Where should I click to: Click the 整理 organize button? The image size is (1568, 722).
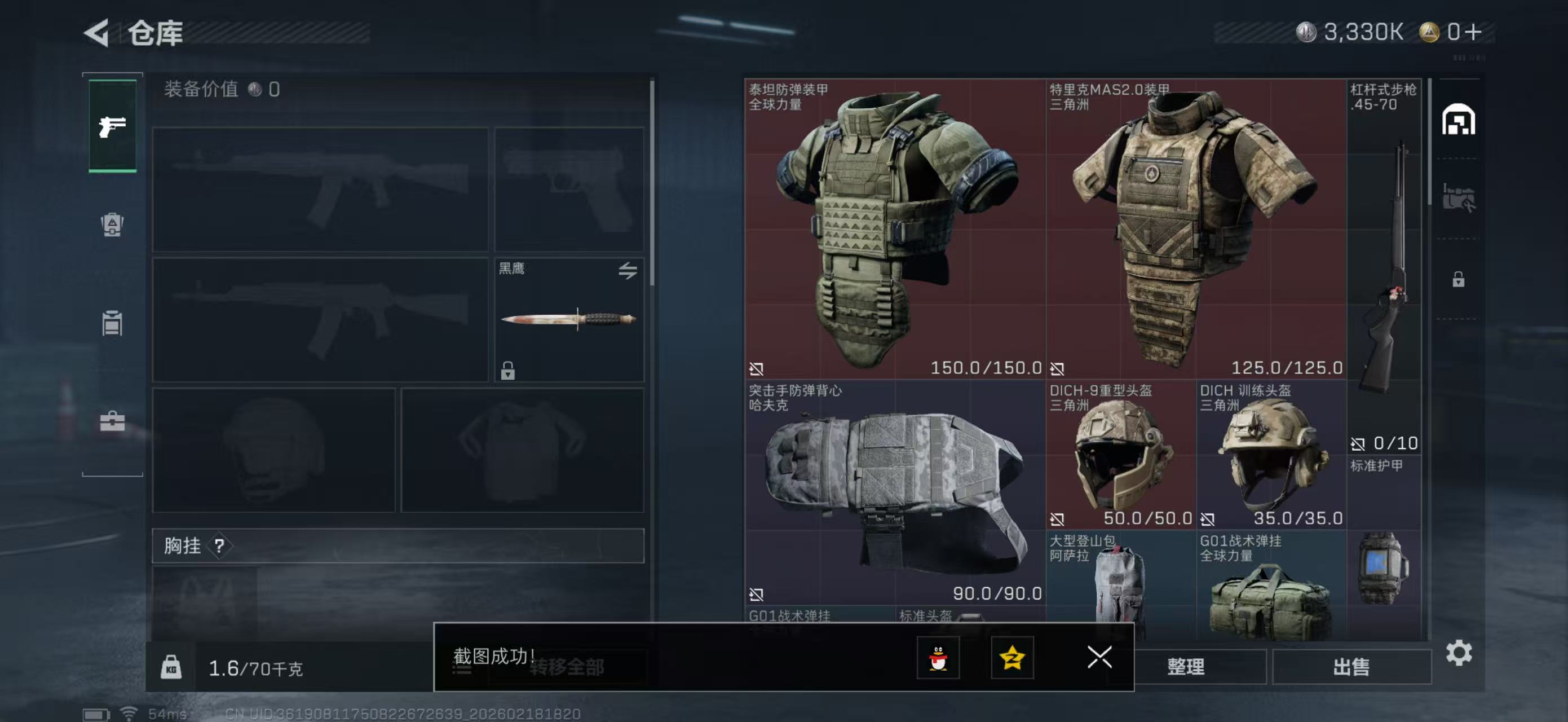click(x=1185, y=667)
